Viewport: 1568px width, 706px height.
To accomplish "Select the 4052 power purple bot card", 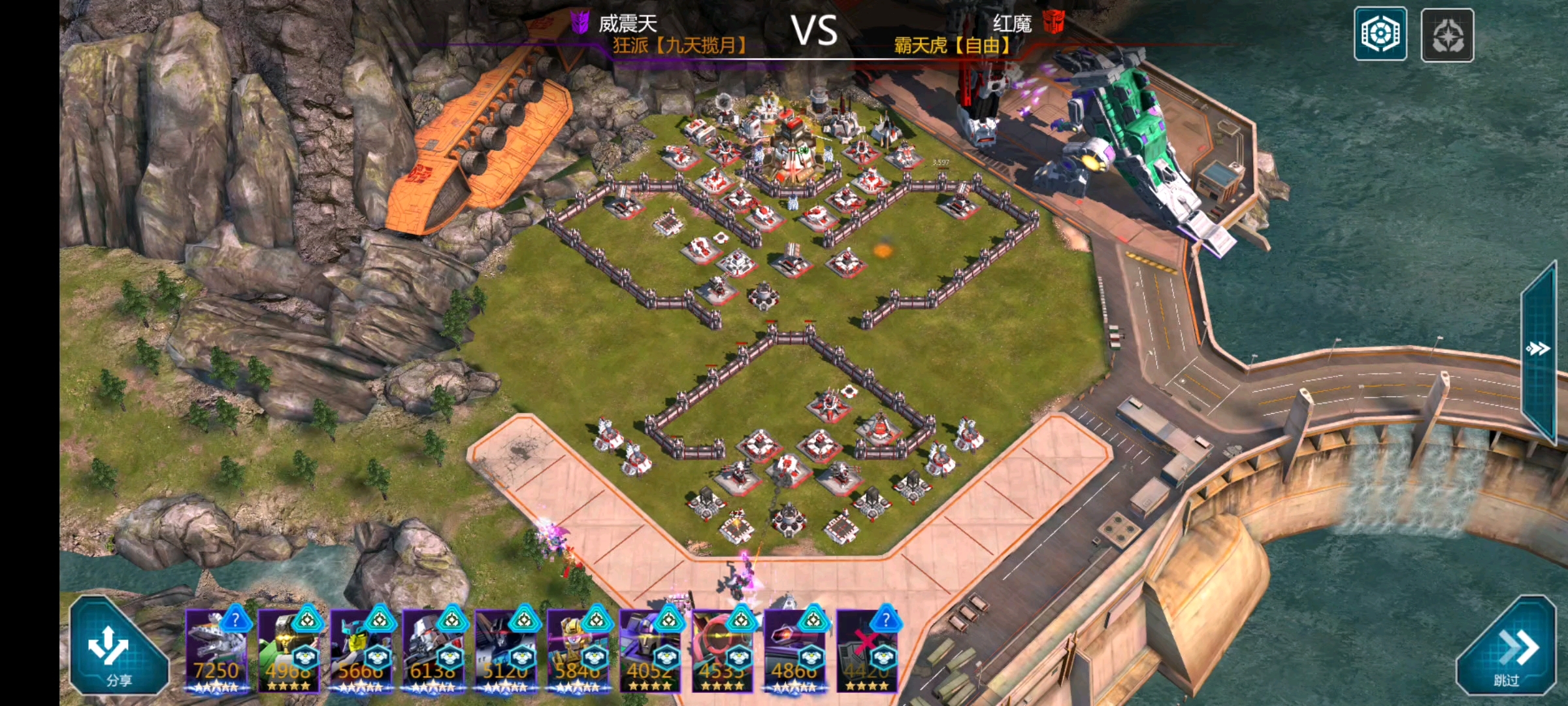I will point(650,652).
